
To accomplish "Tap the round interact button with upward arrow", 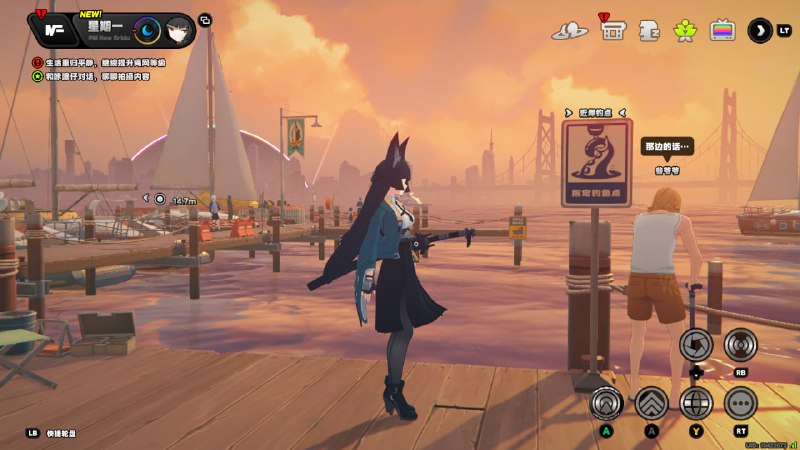I will (606, 402).
